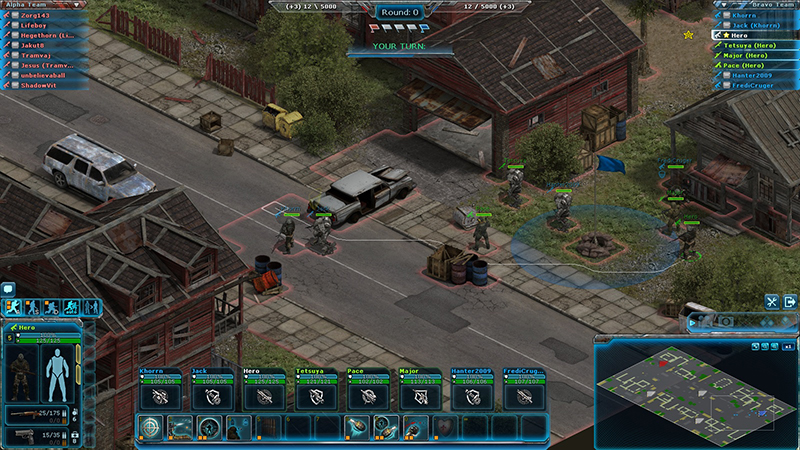Select Hanter2009 in the Bravo Team list
This screenshot has width=800, height=450.
coord(752,75)
